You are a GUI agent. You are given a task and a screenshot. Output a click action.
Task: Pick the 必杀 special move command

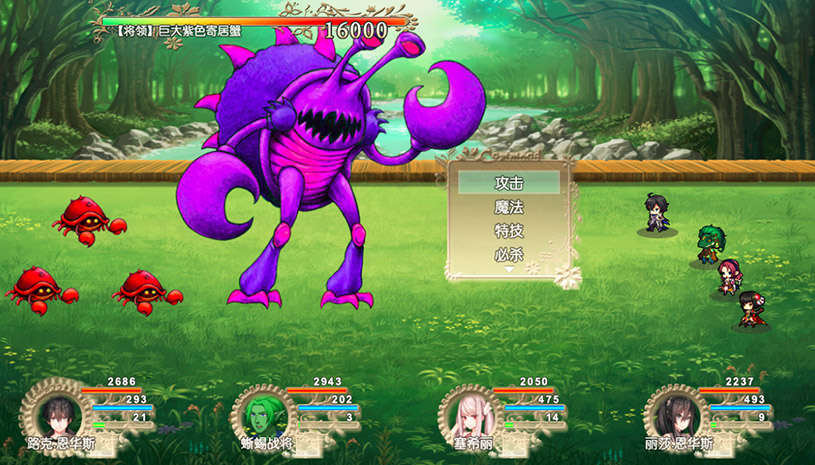click(509, 254)
